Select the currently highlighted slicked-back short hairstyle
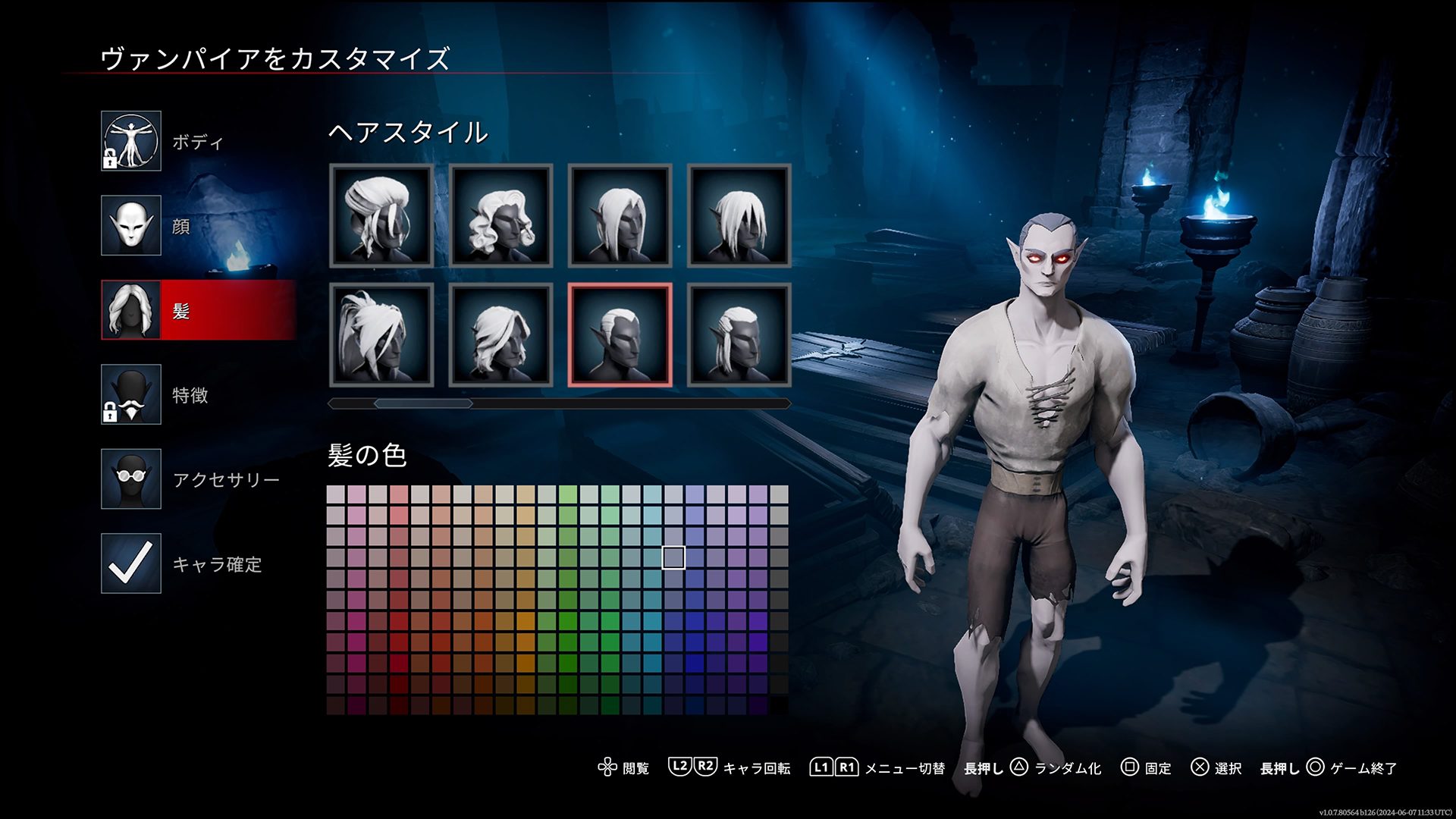Screen dimensions: 1456x819 click(620, 334)
